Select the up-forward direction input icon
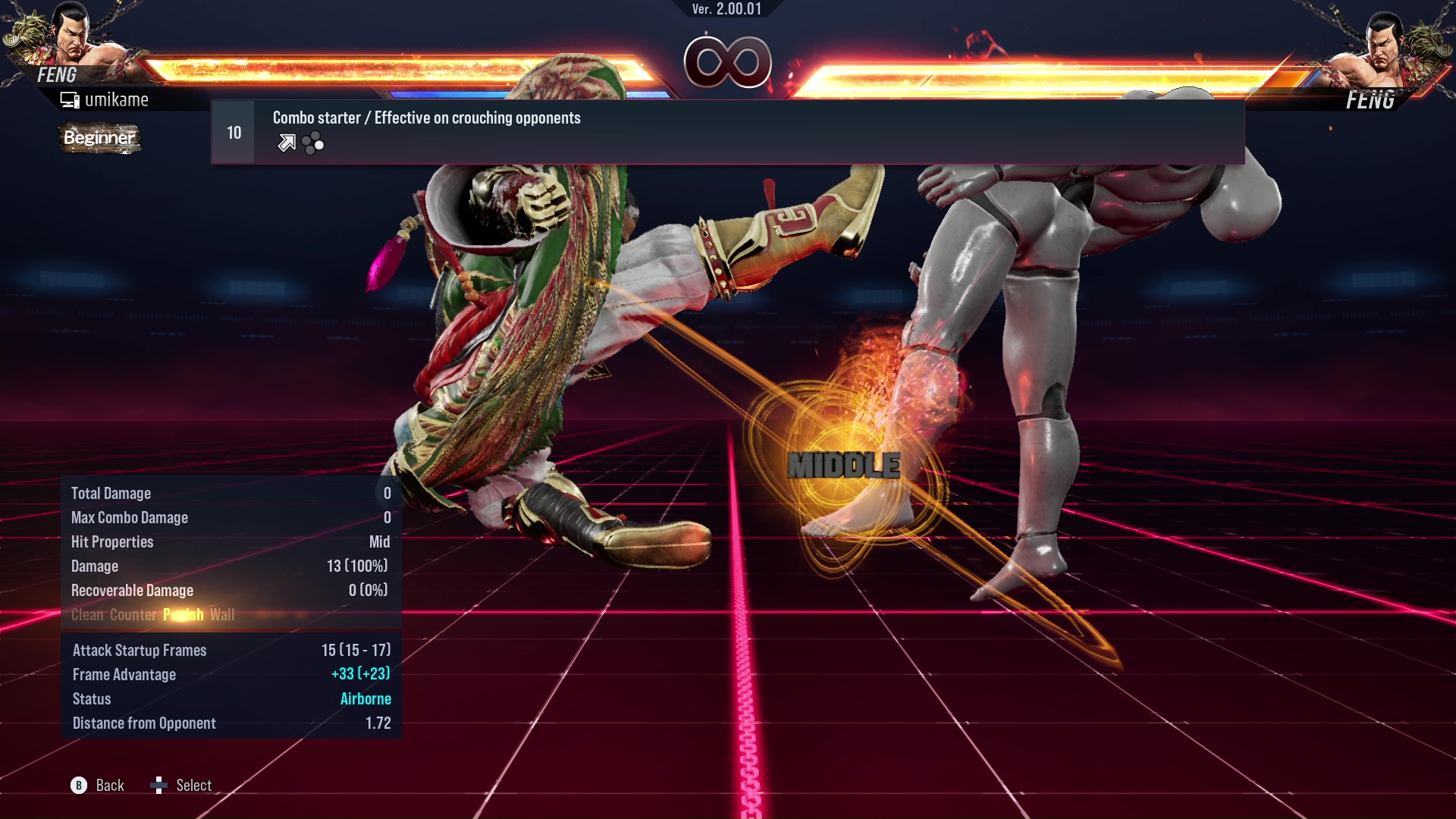This screenshot has width=1456, height=819. [x=286, y=143]
